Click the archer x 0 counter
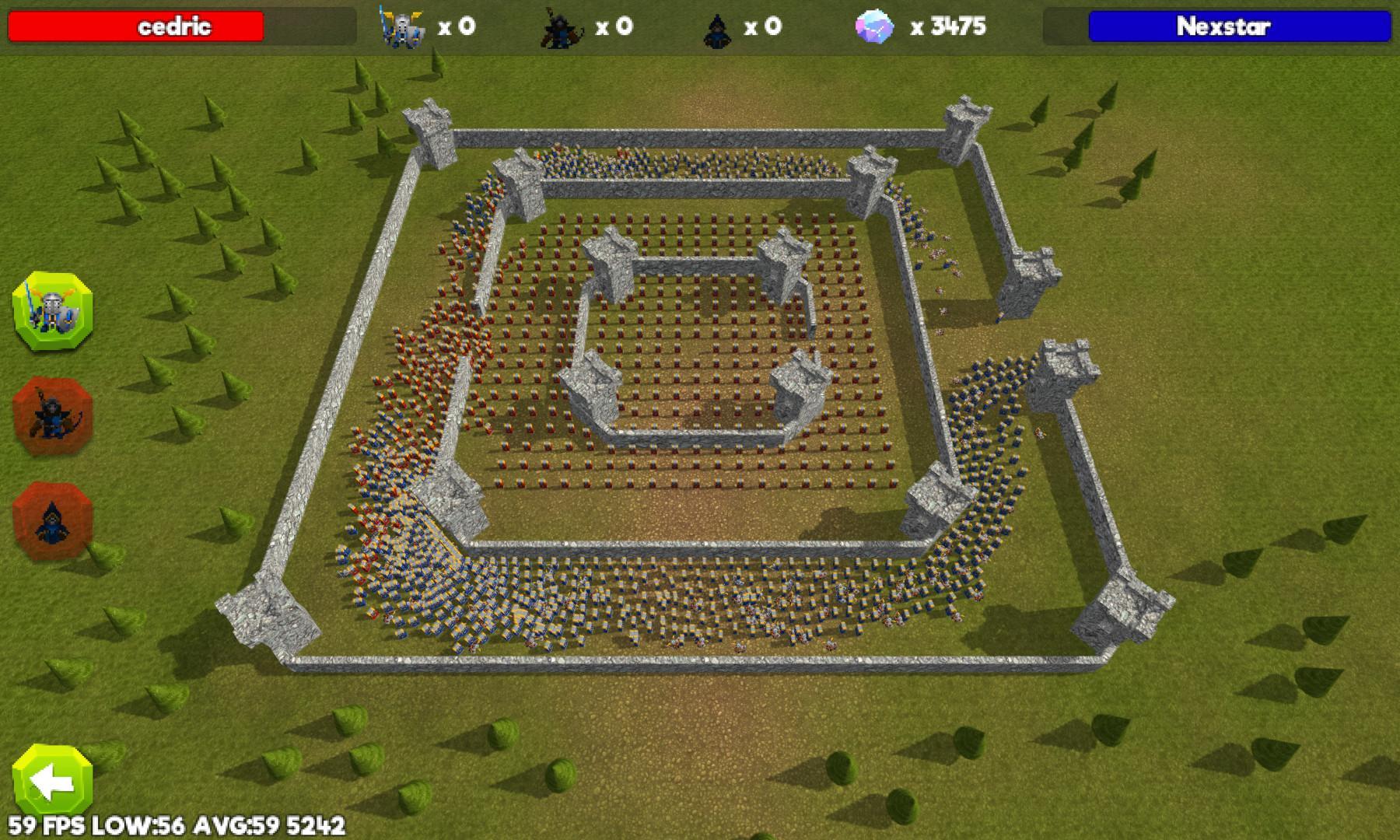This screenshot has width=1400, height=840. [614, 25]
